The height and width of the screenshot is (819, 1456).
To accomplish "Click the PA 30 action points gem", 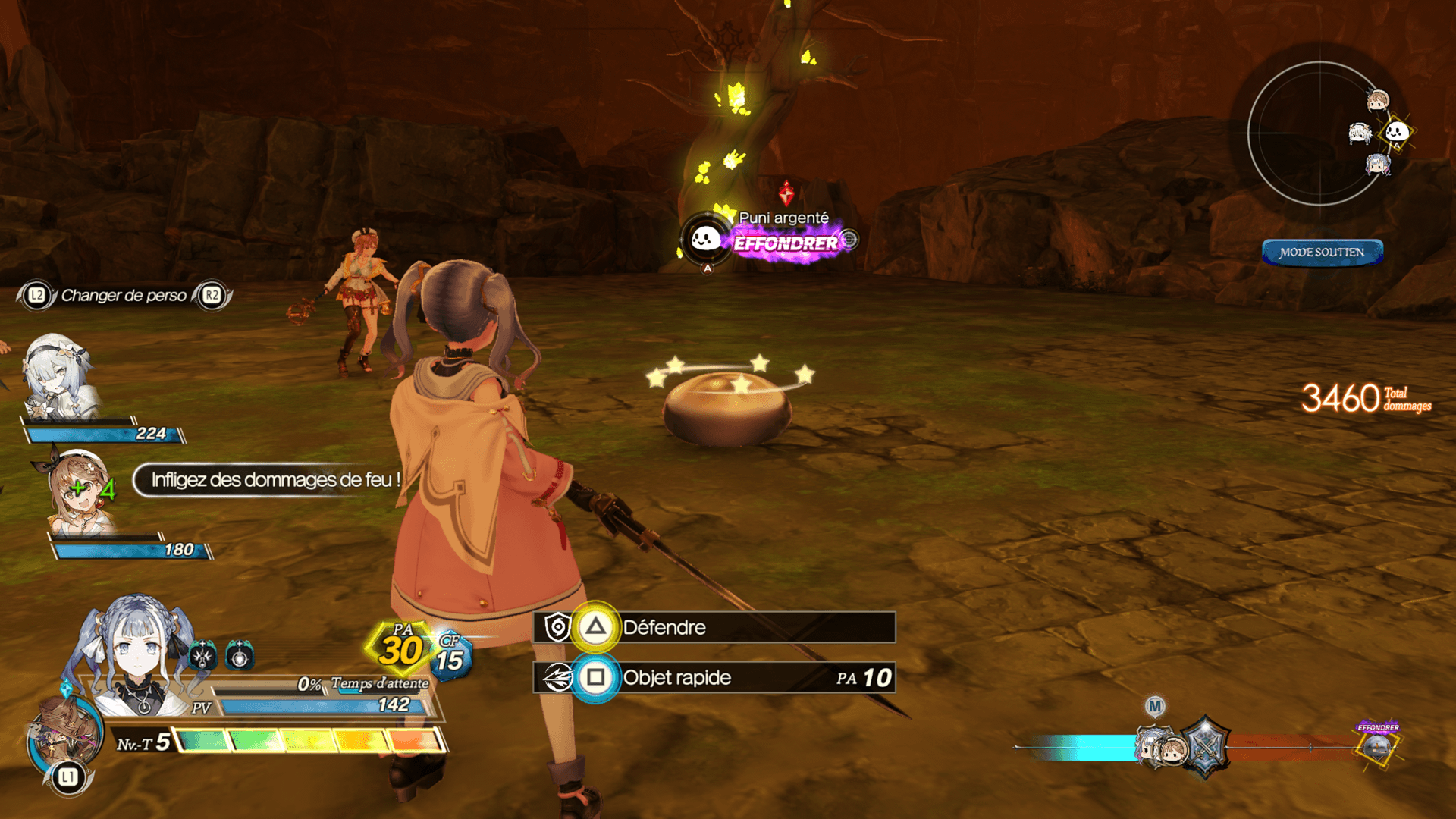I will 400,648.
